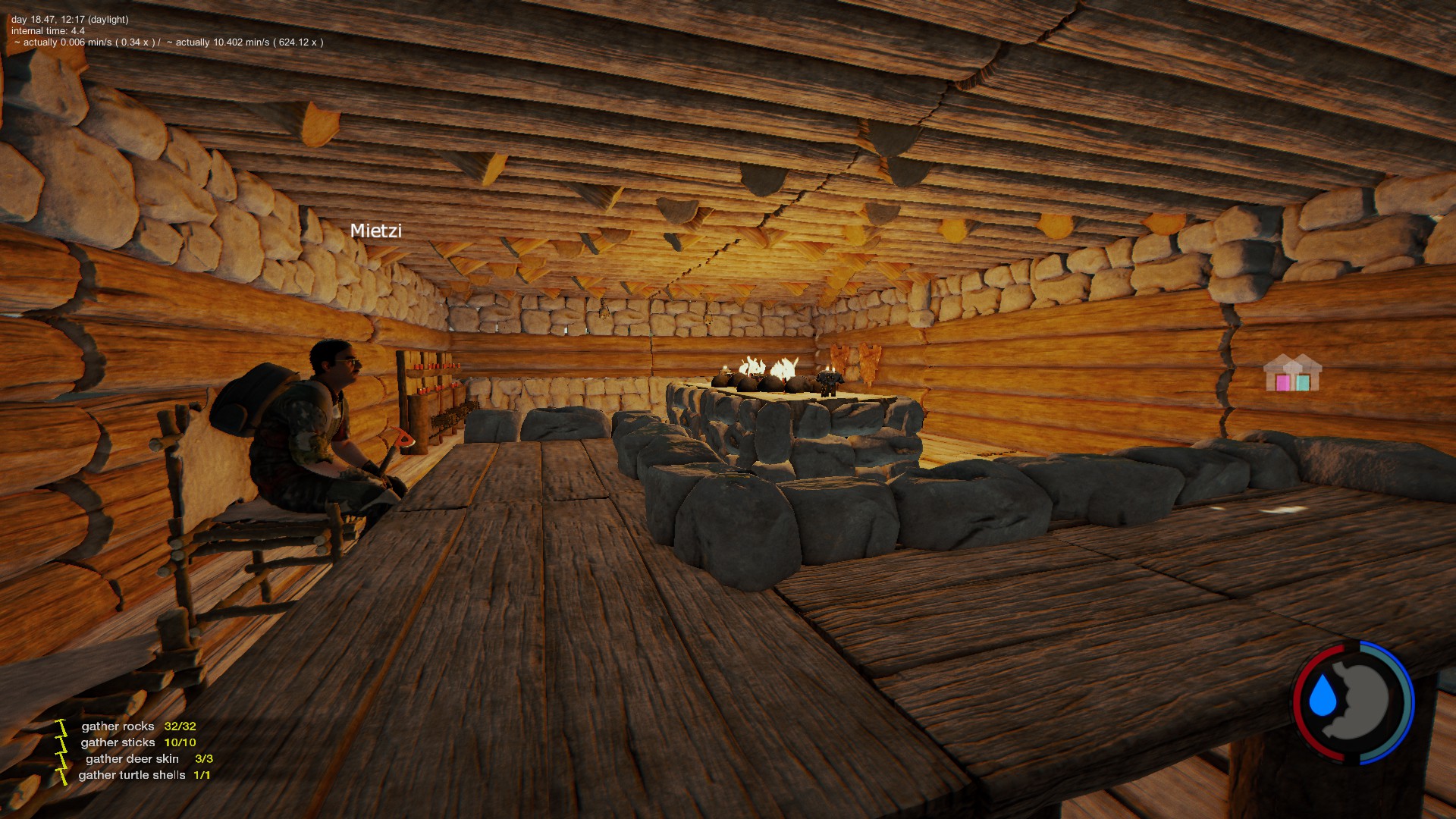Viewport: 1456px width, 819px height.
Task: Click the lightning icon beside gather turtle shells
Action: tap(61, 775)
